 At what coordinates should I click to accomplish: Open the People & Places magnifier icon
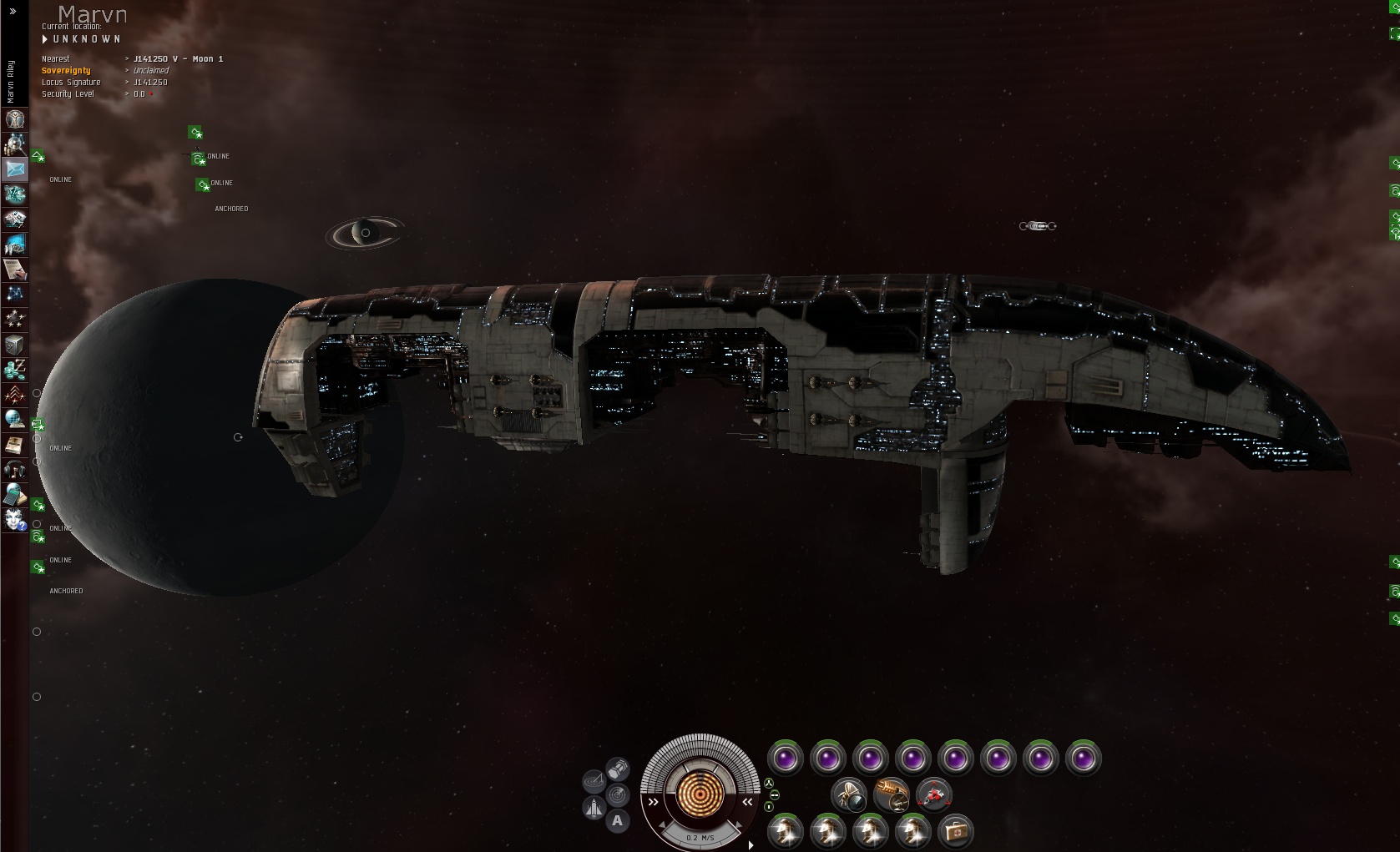pos(15,144)
